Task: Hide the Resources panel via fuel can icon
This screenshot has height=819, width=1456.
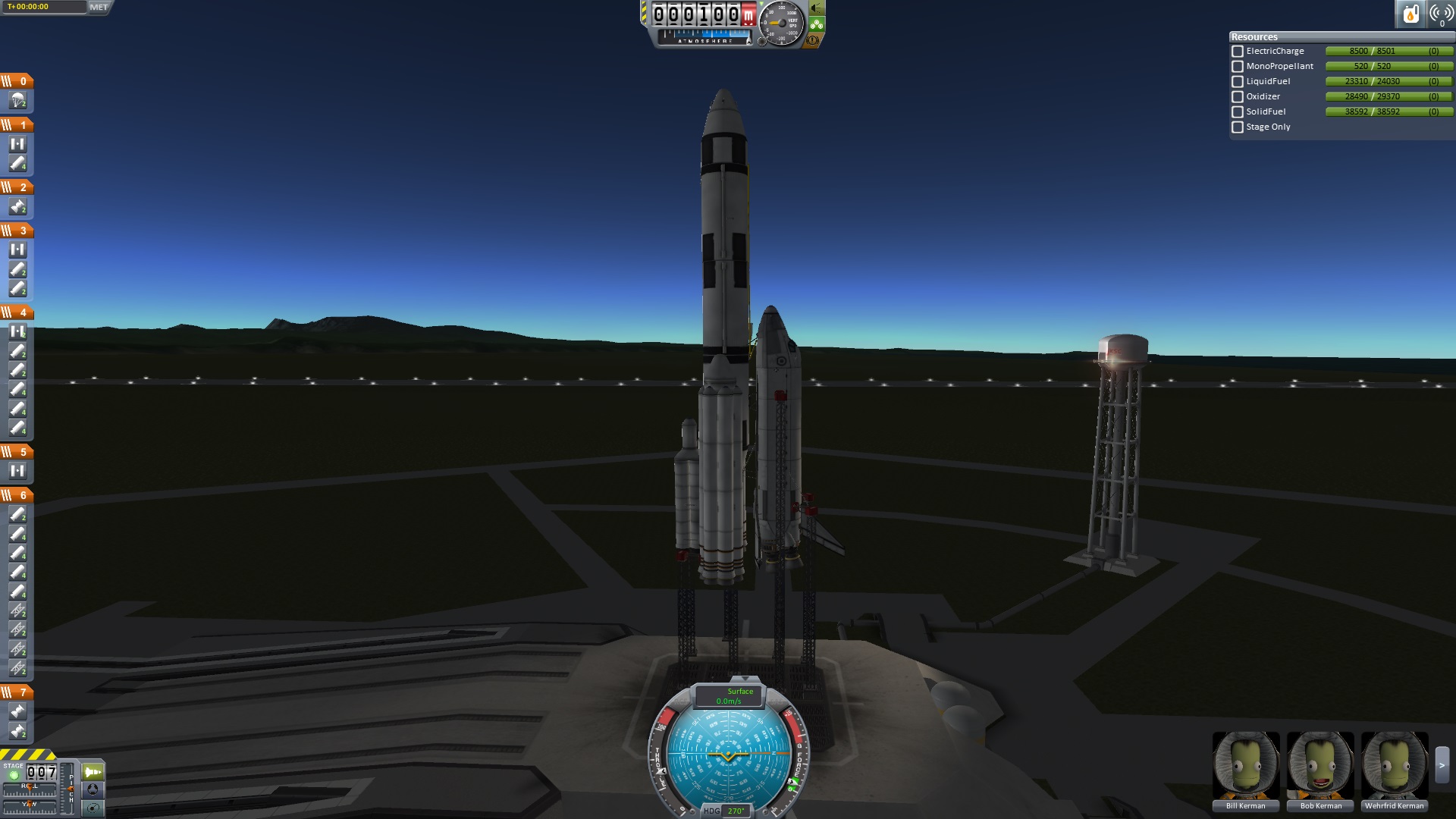Action: pyautogui.click(x=1410, y=14)
